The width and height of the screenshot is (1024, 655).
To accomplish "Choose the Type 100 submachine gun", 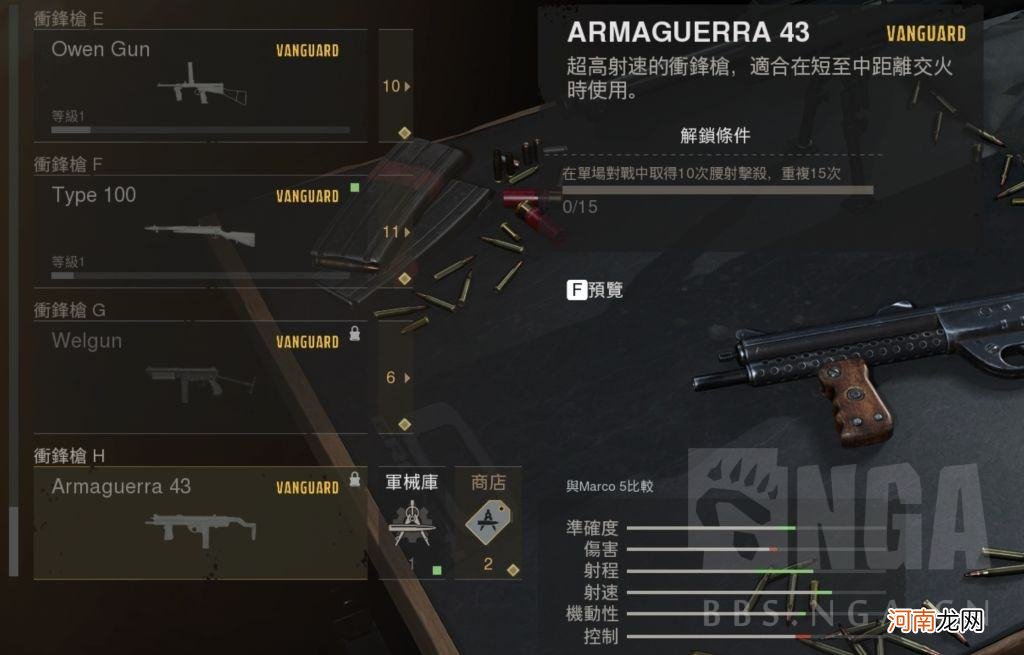I will pyautogui.click(x=200, y=231).
